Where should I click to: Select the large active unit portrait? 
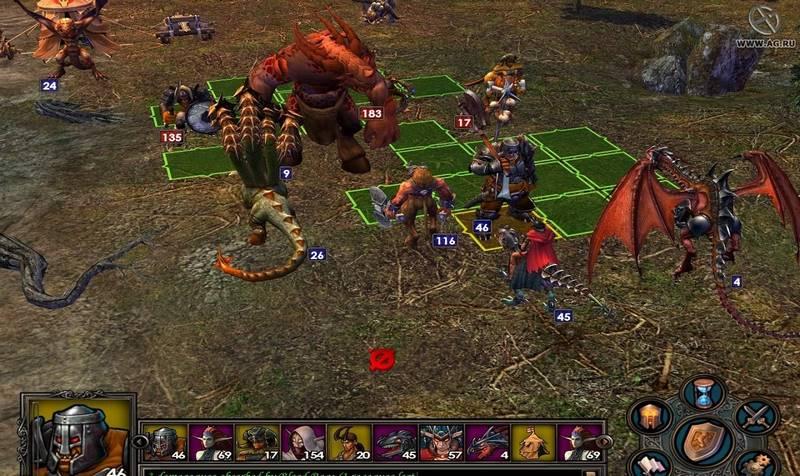click(x=78, y=435)
